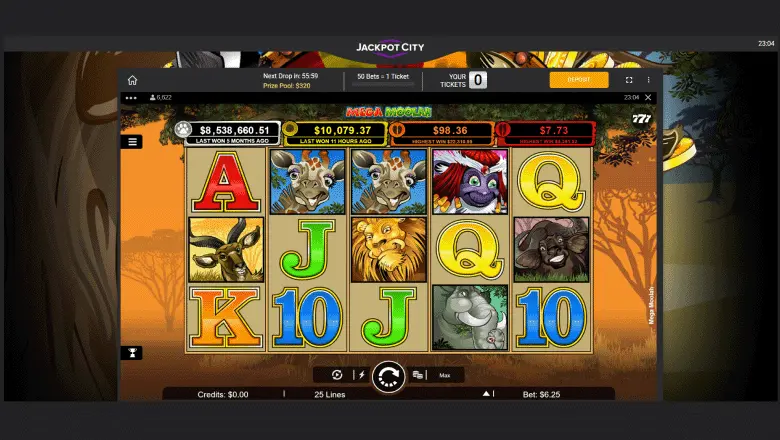Open the vertical three-dot options menu
780x440 pixels.
[x=648, y=80]
